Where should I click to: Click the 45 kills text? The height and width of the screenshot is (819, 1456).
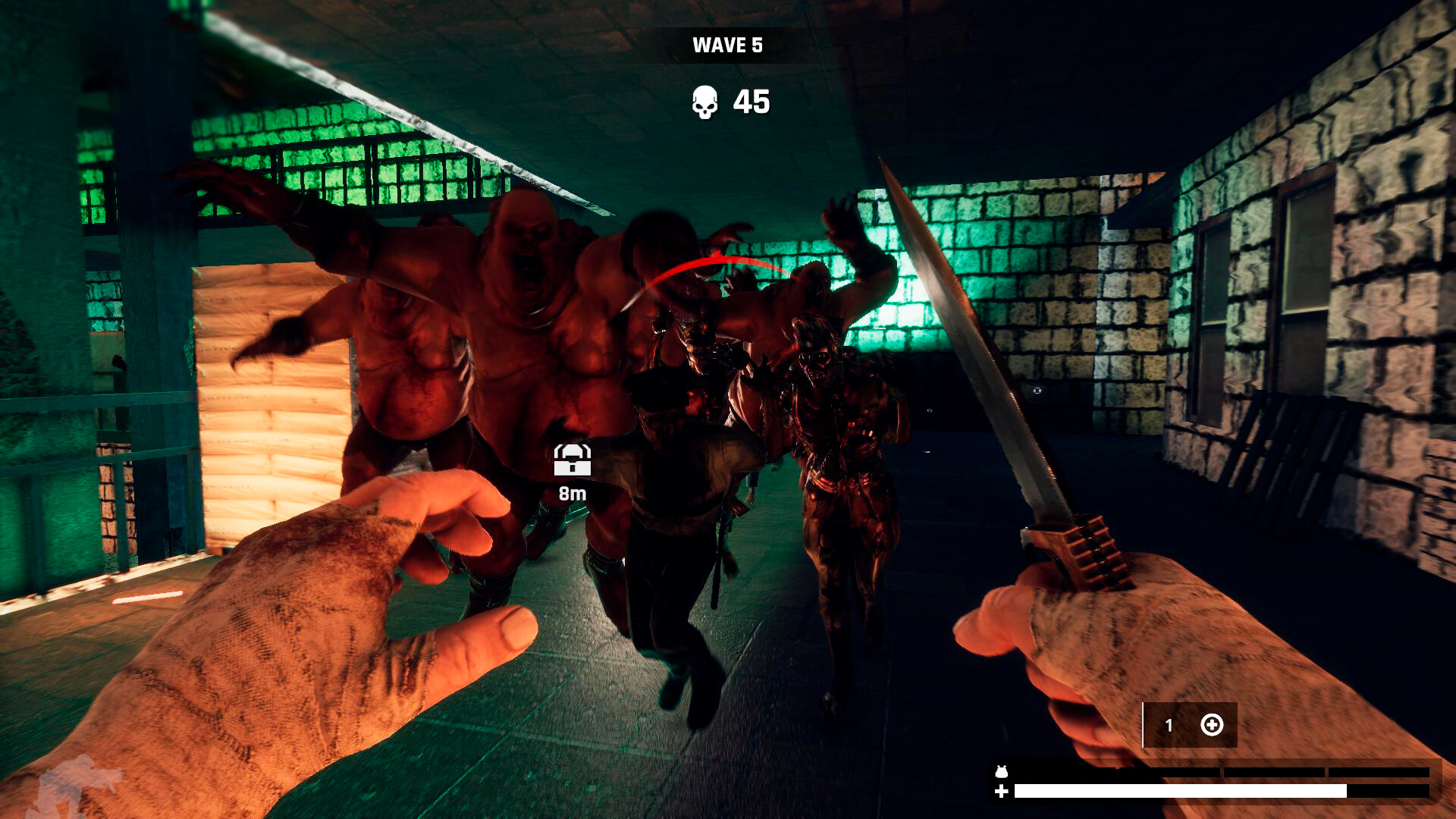(x=751, y=102)
